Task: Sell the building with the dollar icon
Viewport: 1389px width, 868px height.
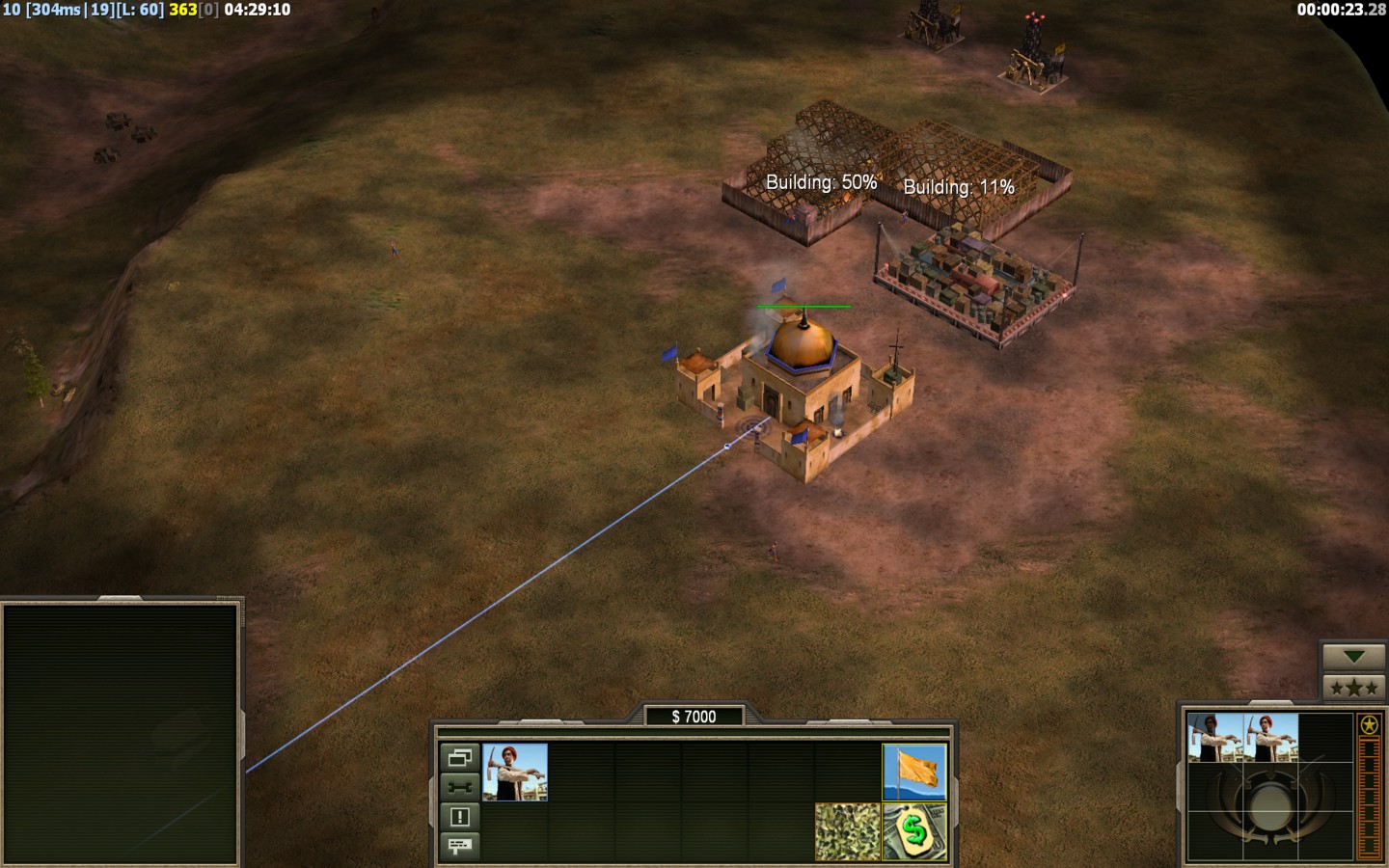Action: pyautogui.click(x=914, y=831)
